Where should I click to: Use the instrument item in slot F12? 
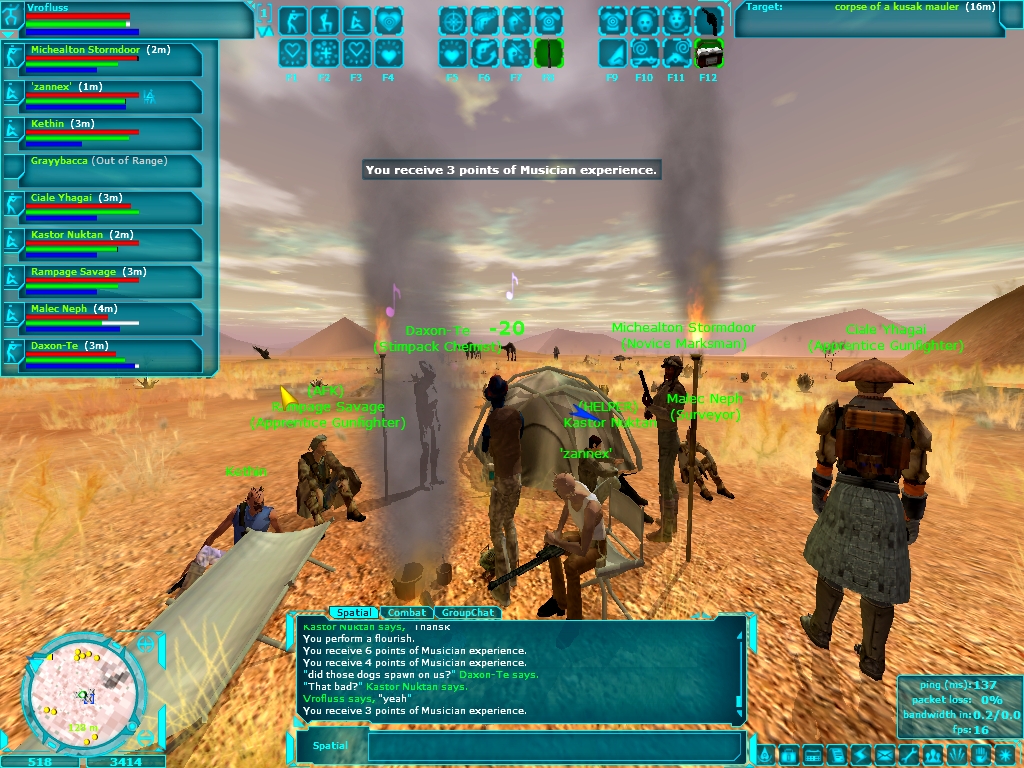(x=708, y=53)
